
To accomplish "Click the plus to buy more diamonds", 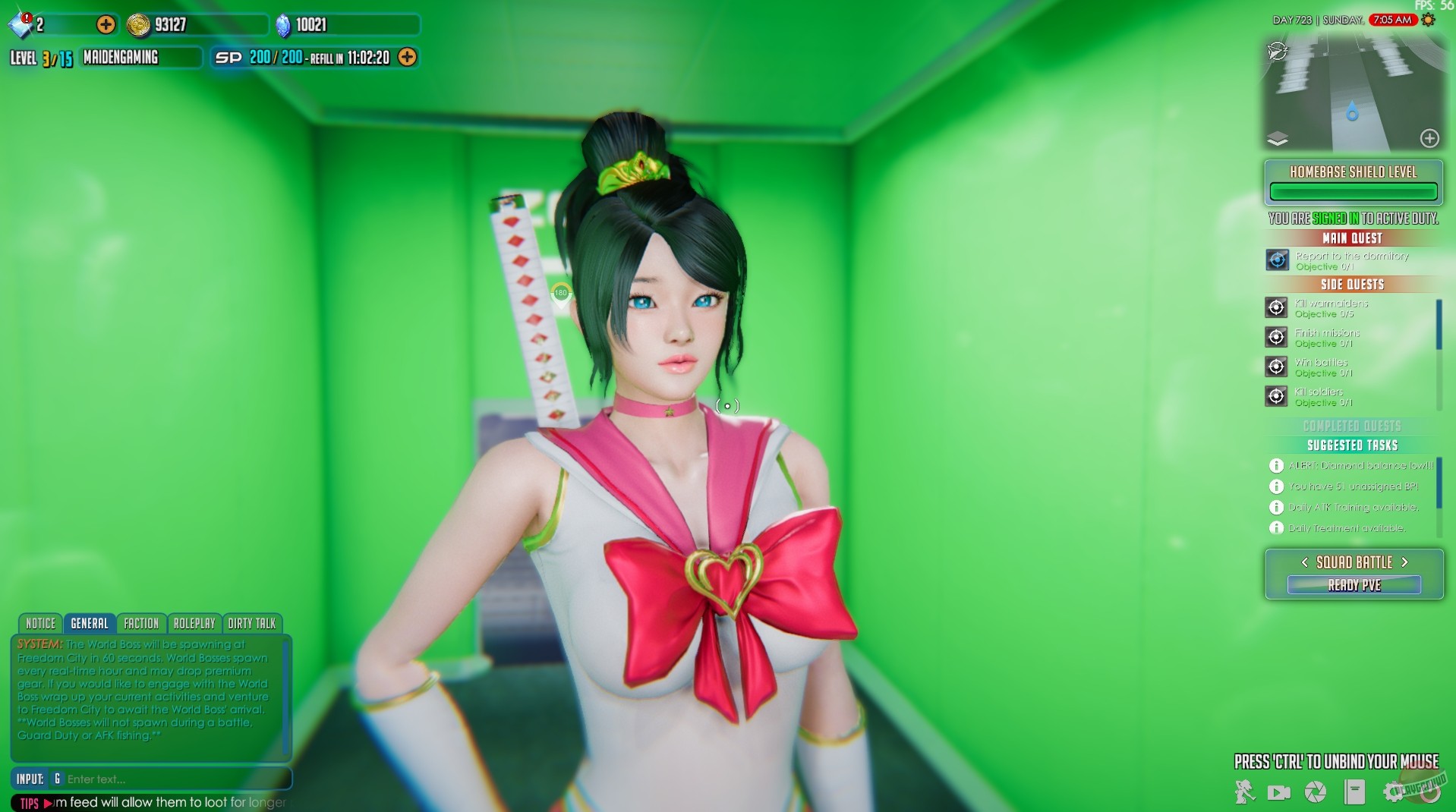I will 105,24.
